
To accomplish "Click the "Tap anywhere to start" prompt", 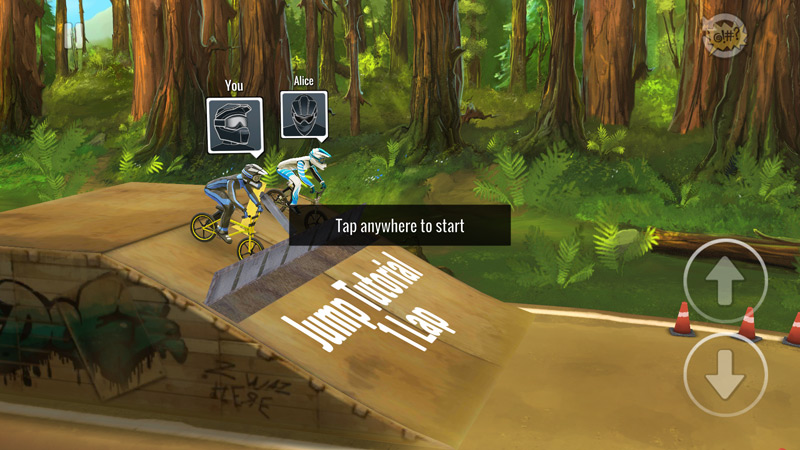I will [400, 226].
